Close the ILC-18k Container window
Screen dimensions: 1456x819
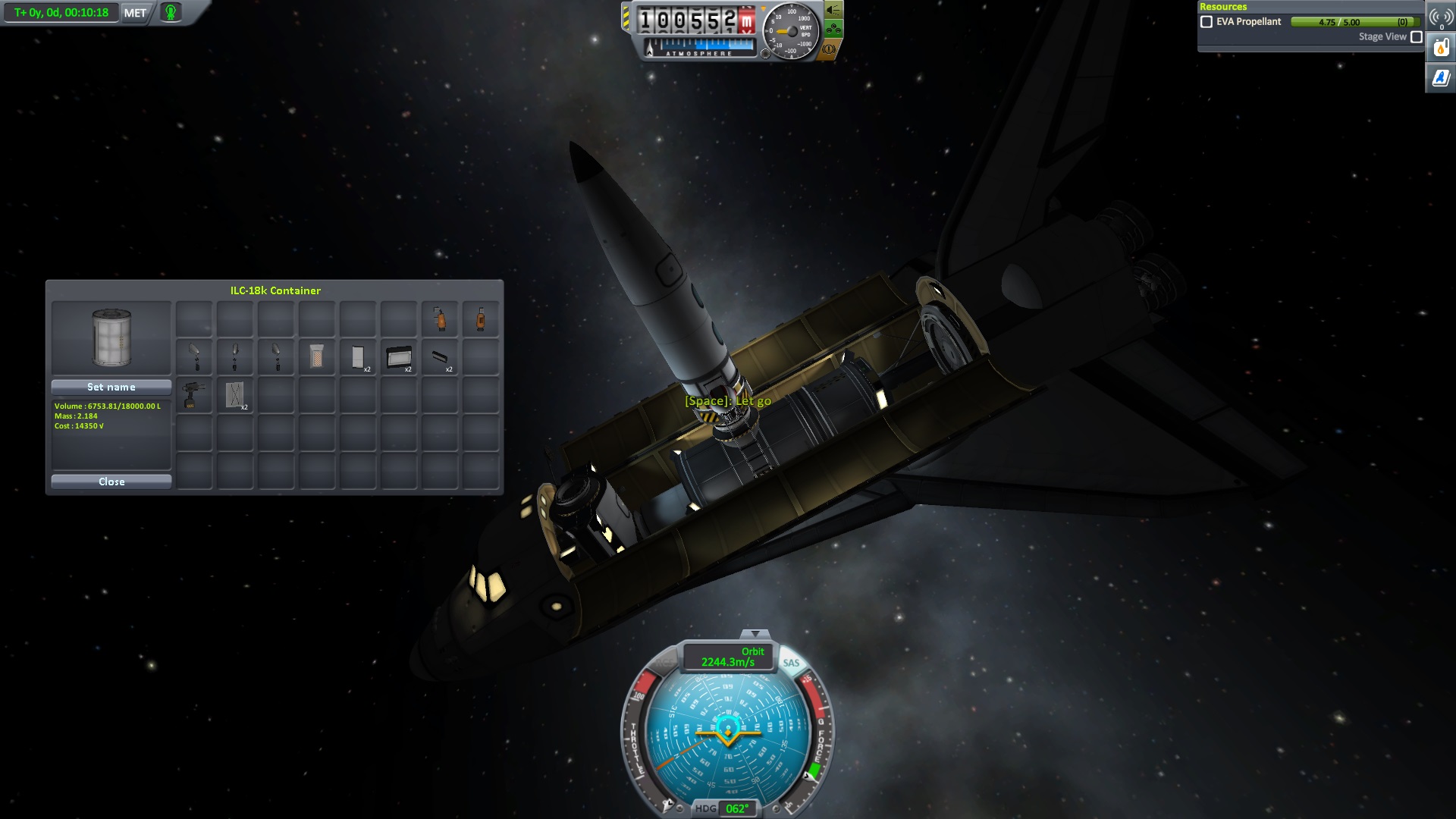111,482
